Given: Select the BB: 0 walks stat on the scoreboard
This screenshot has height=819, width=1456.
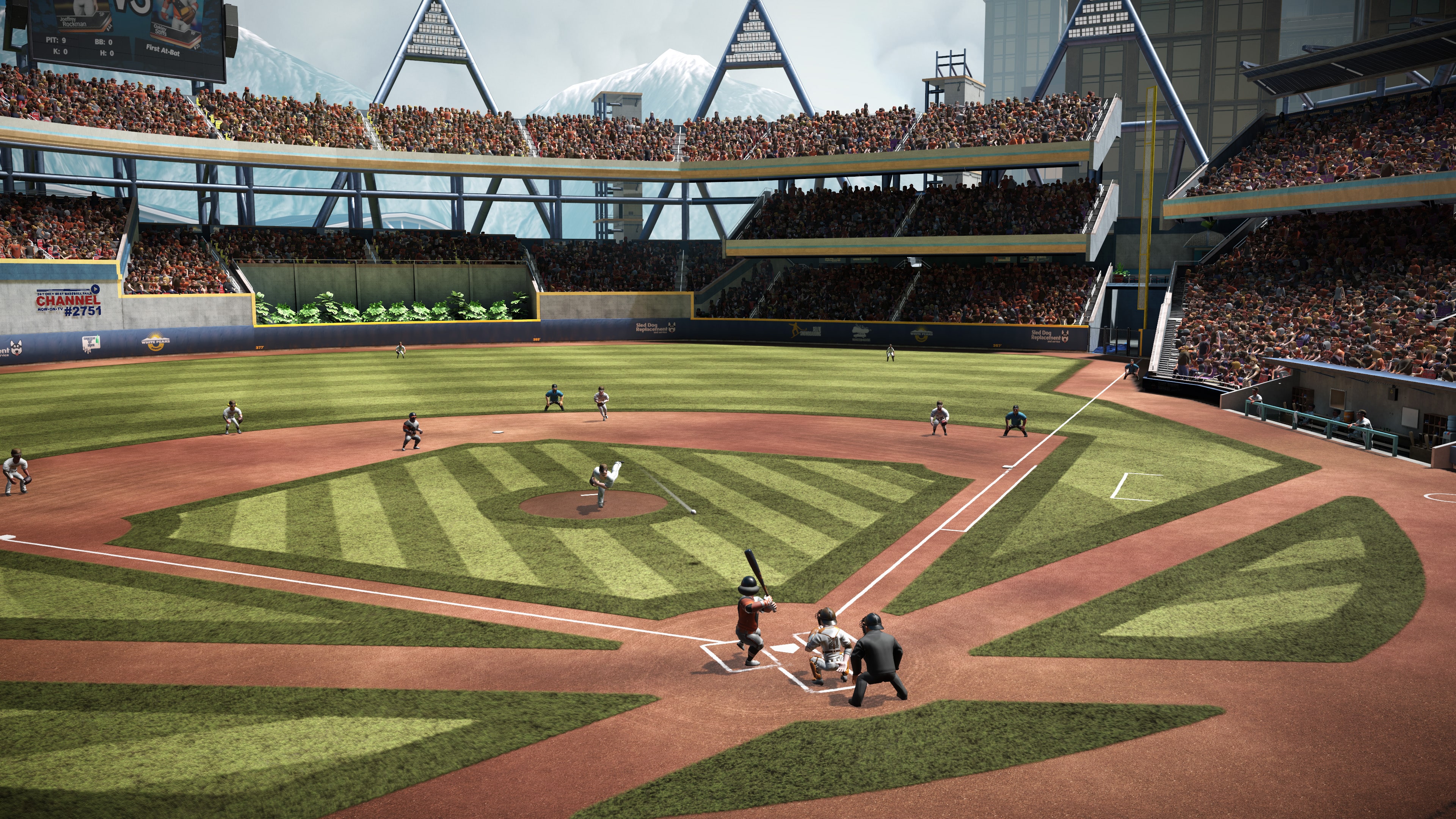Looking at the screenshot, I should click(104, 42).
